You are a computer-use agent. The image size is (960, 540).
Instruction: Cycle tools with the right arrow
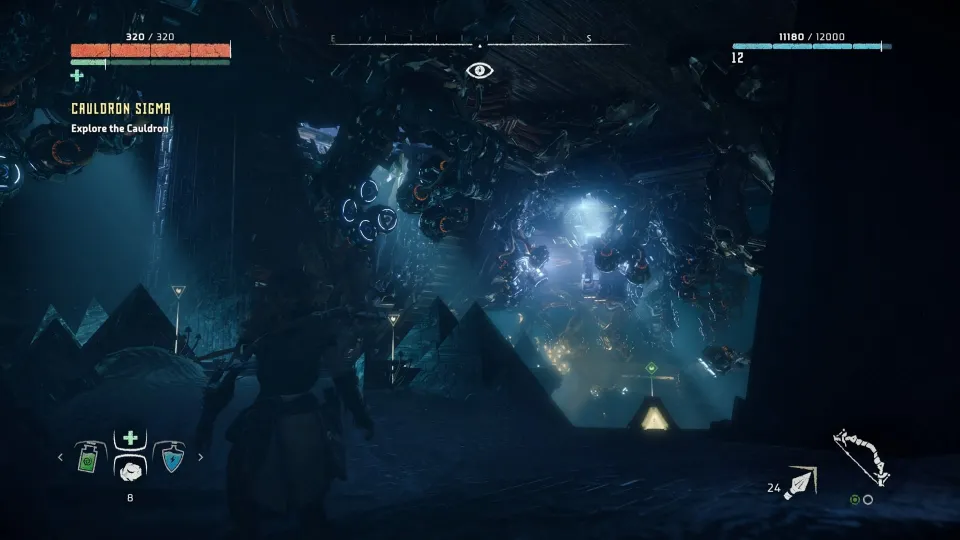tap(201, 458)
